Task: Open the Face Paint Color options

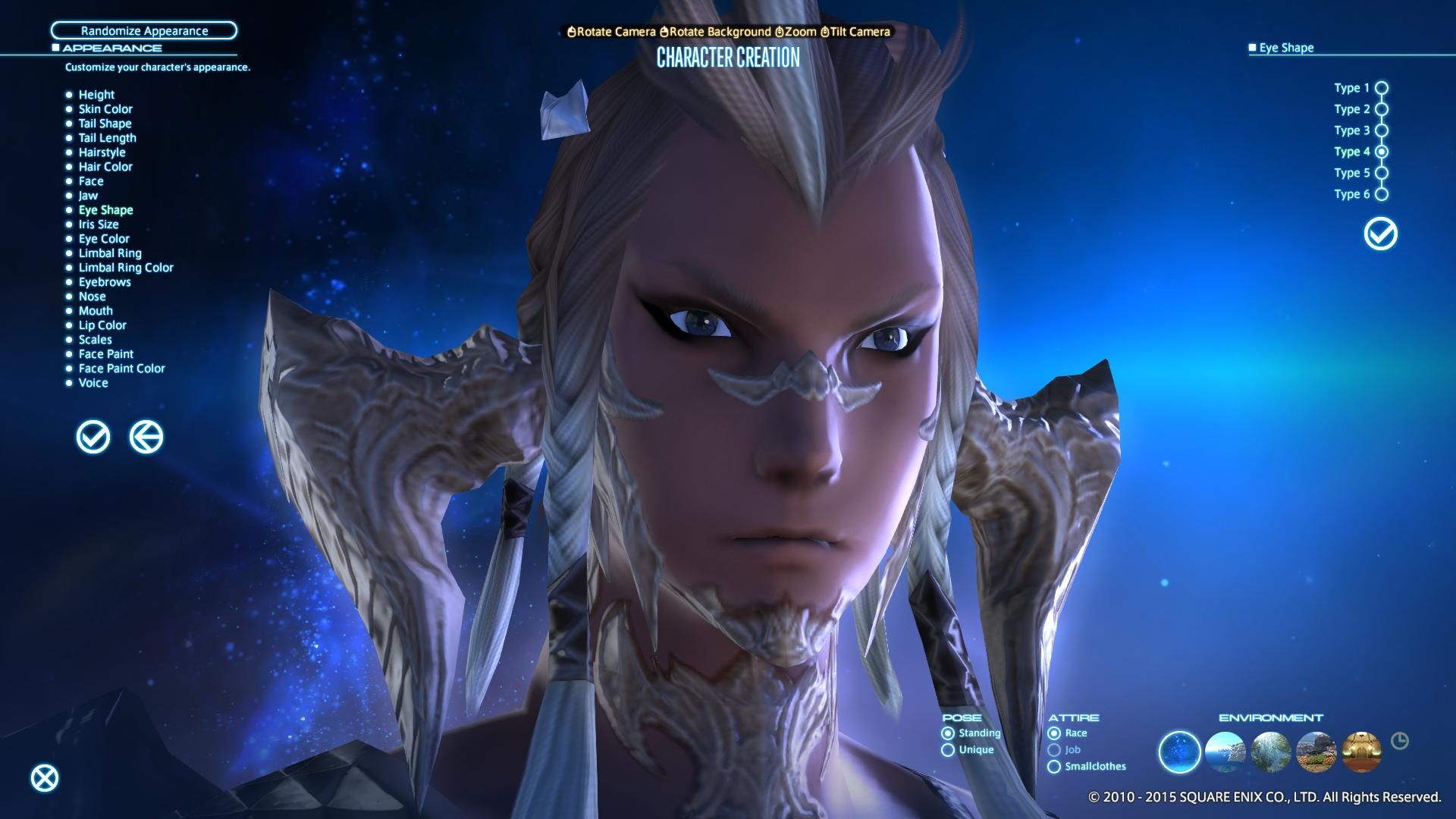Action: (122, 368)
